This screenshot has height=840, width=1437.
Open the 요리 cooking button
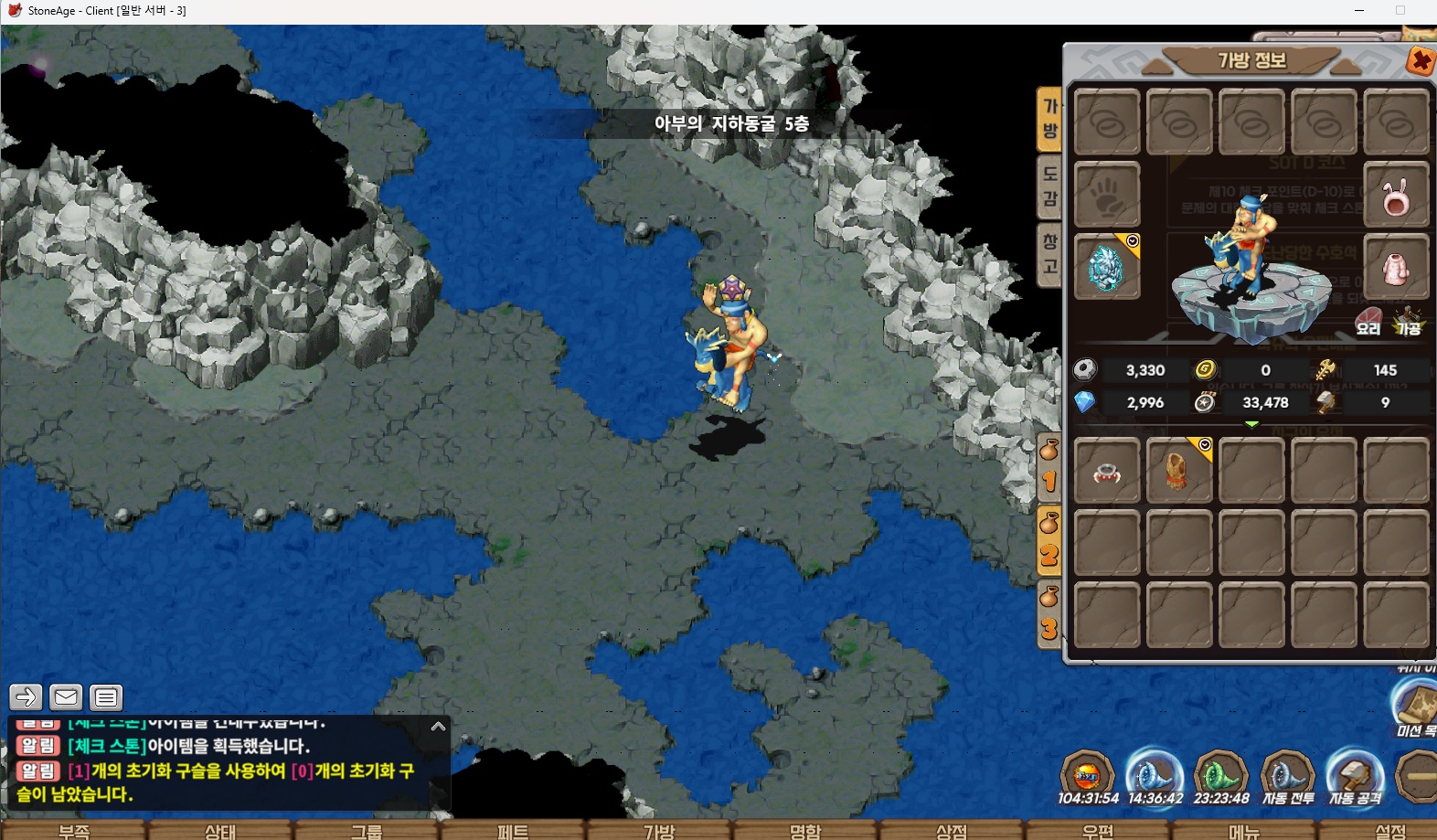pos(1368,322)
